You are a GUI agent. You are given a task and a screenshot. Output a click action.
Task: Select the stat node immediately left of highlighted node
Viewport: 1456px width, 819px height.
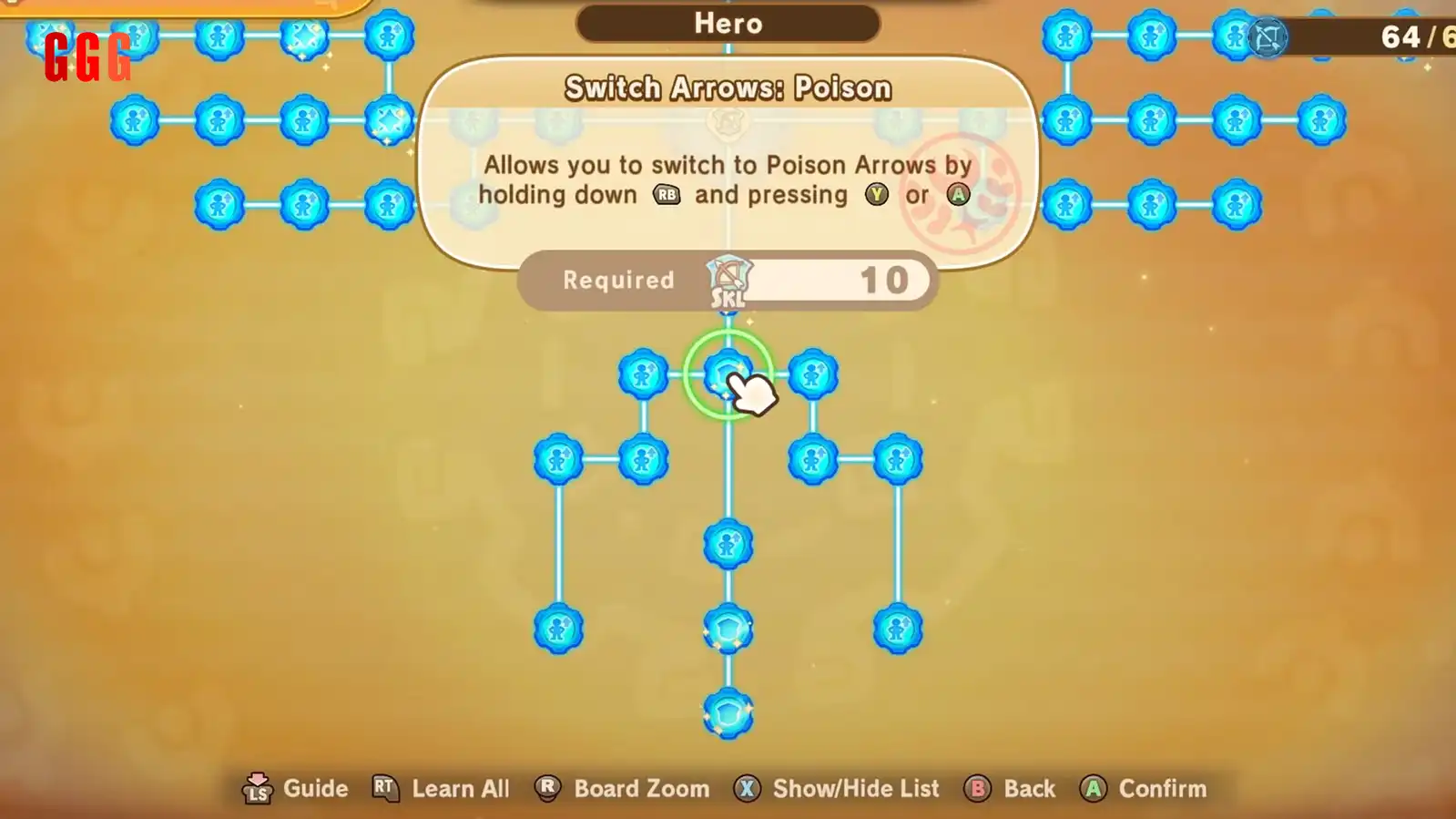(x=643, y=374)
